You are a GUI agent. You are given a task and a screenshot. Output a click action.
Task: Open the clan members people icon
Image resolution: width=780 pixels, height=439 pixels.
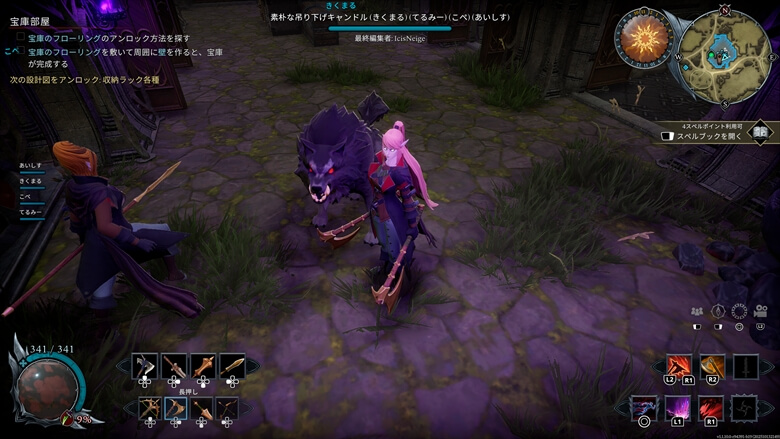(x=696, y=311)
